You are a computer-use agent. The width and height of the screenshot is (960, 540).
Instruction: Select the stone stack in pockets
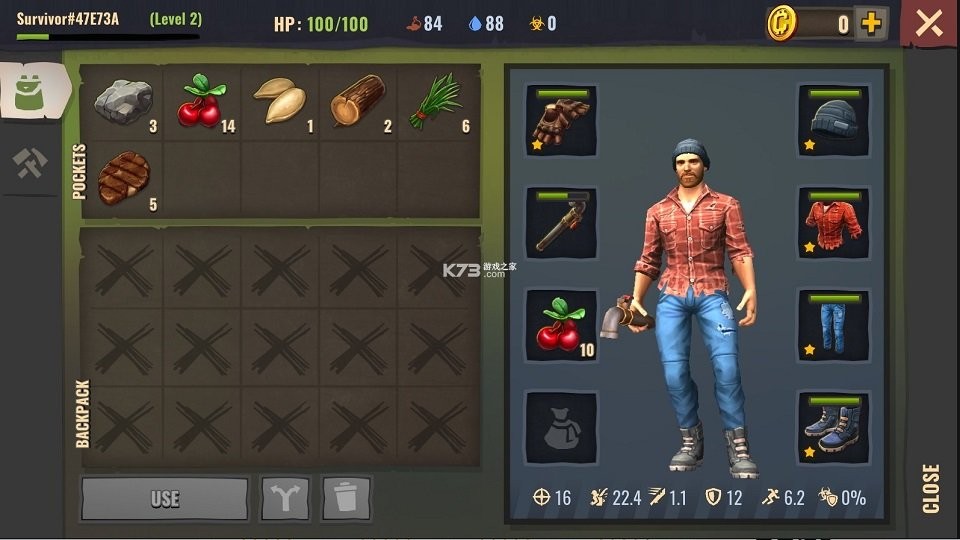[x=123, y=103]
